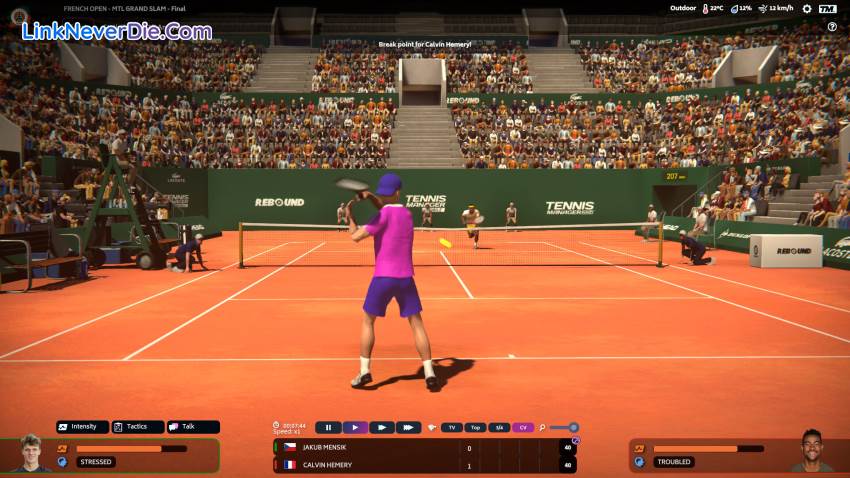The width and height of the screenshot is (850, 478).
Task: Open the Intensity panel
Action: pyautogui.click(x=82, y=427)
